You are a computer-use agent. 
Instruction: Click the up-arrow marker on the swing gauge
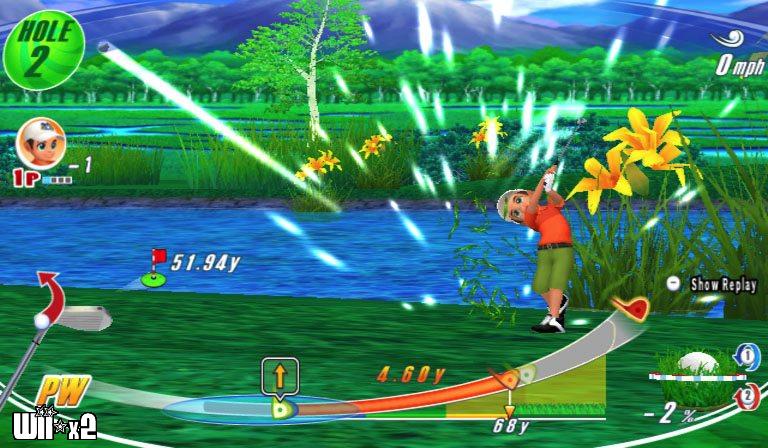(280, 377)
